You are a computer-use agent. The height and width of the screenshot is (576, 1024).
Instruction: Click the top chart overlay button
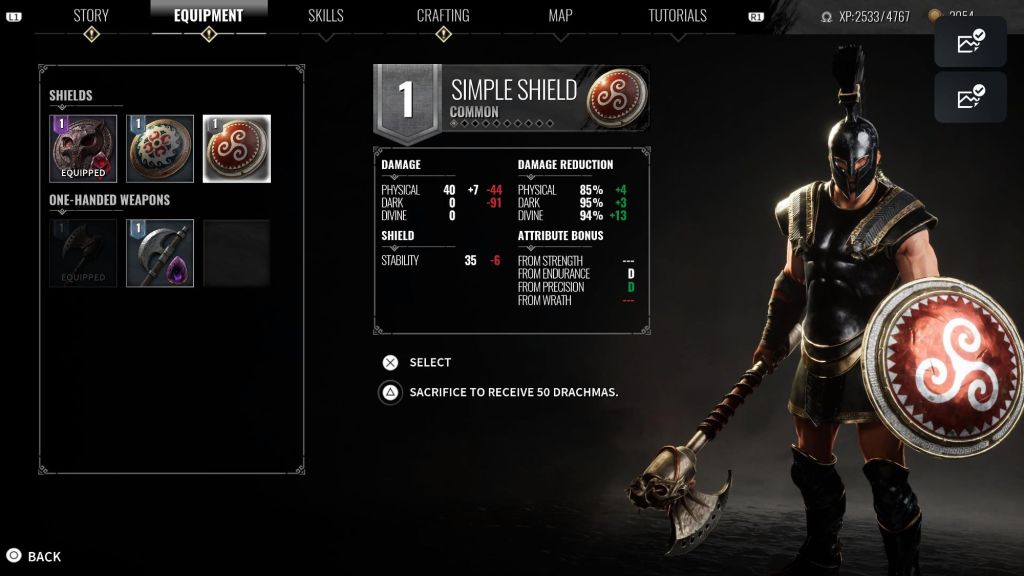[x=970, y=42]
